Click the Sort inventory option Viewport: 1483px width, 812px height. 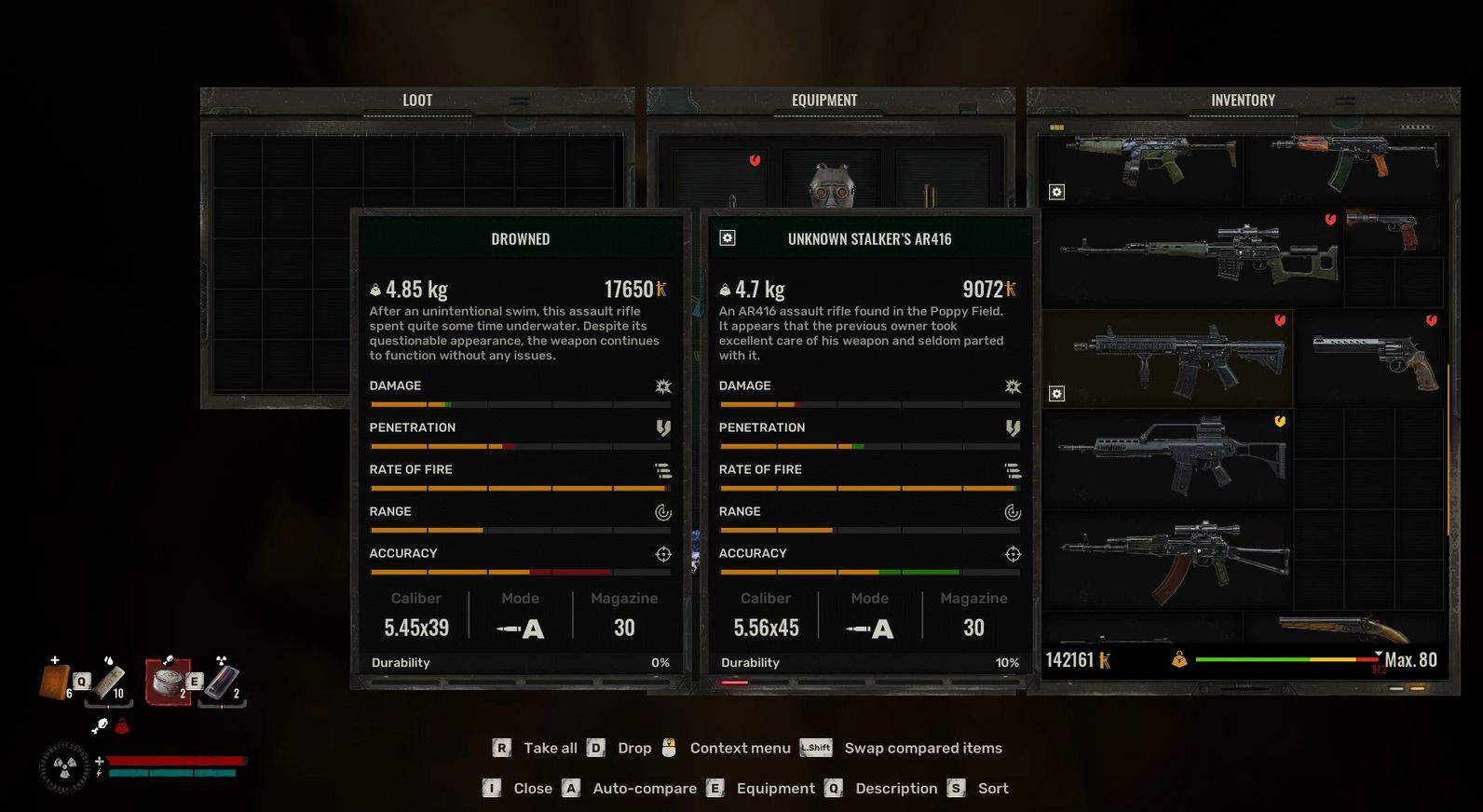coord(992,788)
